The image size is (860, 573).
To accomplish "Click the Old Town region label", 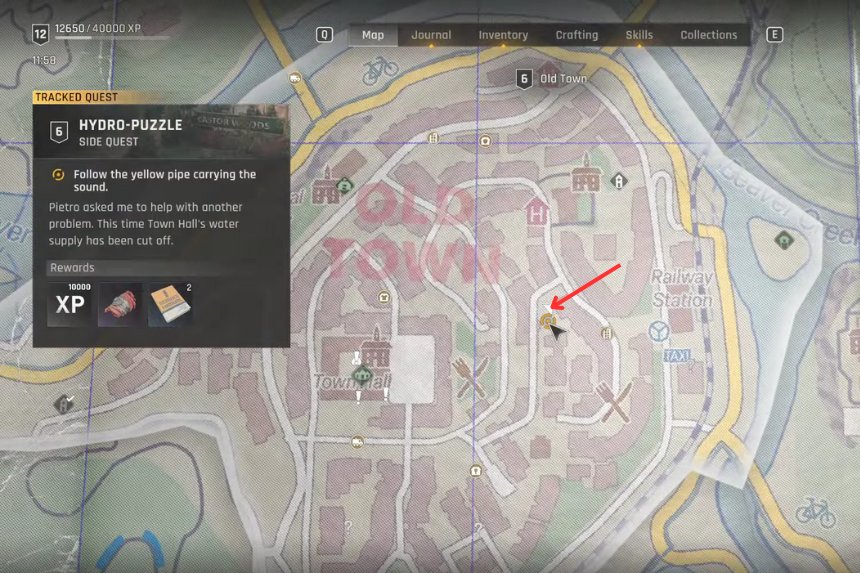I will pos(563,78).
